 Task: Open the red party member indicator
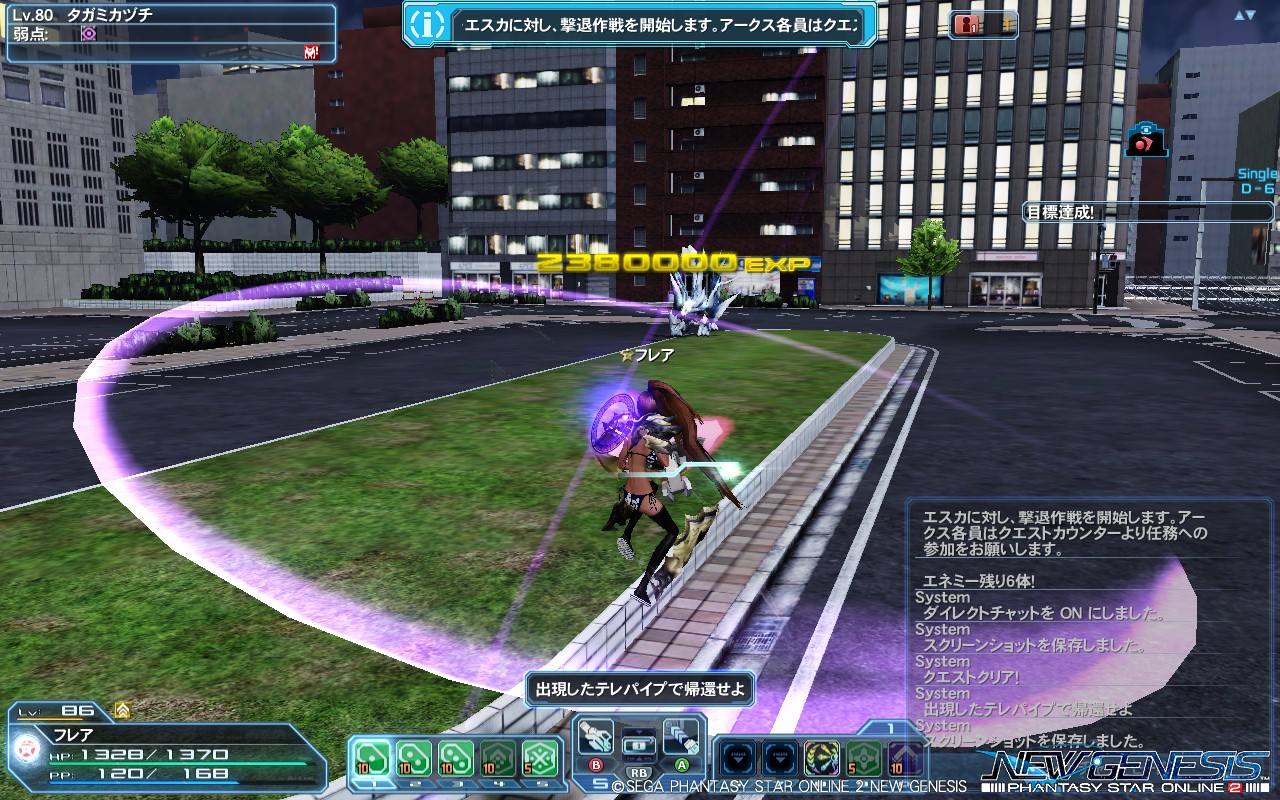[x=968, y=25]
